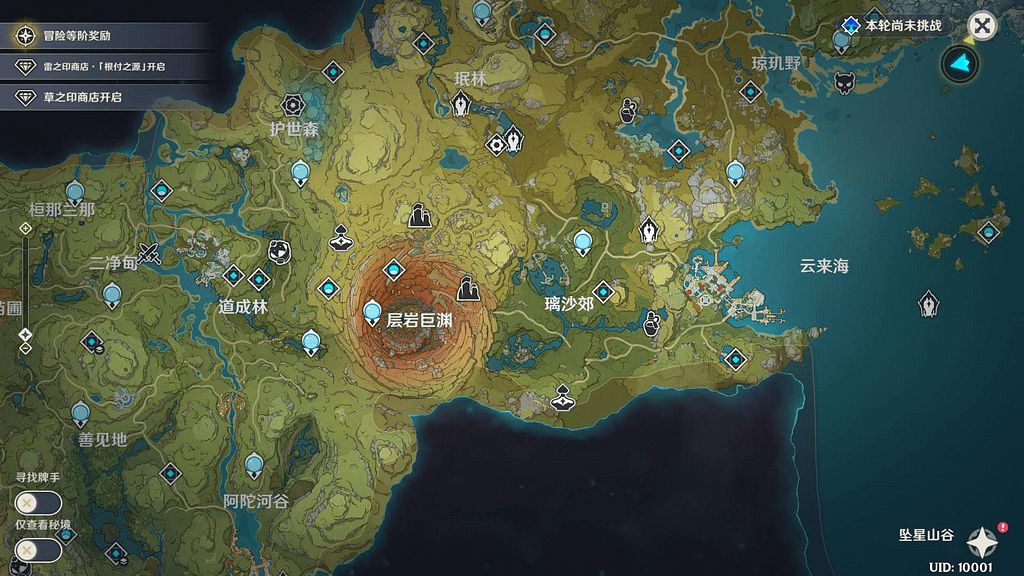This screenshot has width=1024, height=576.
Task: Zoom out using the map's minus button
Action: [26, 349]
